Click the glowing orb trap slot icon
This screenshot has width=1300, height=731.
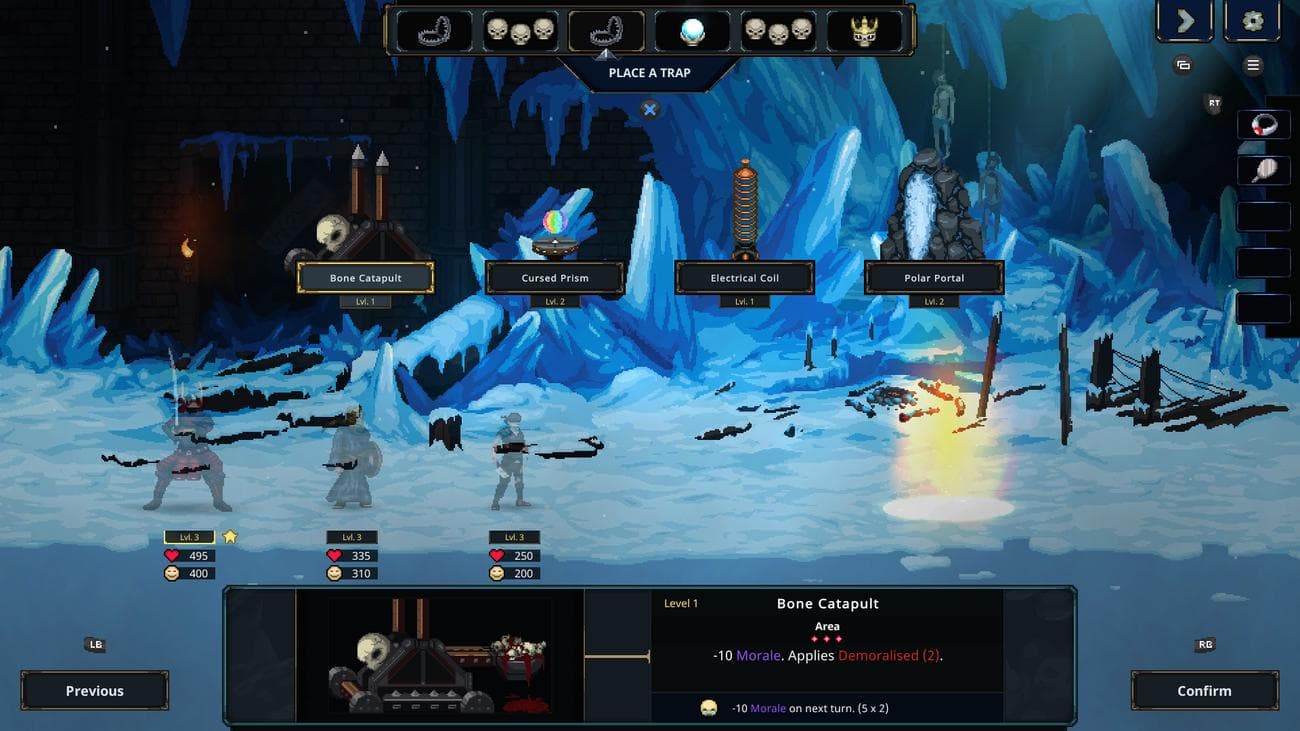click(x=690, y=30)
